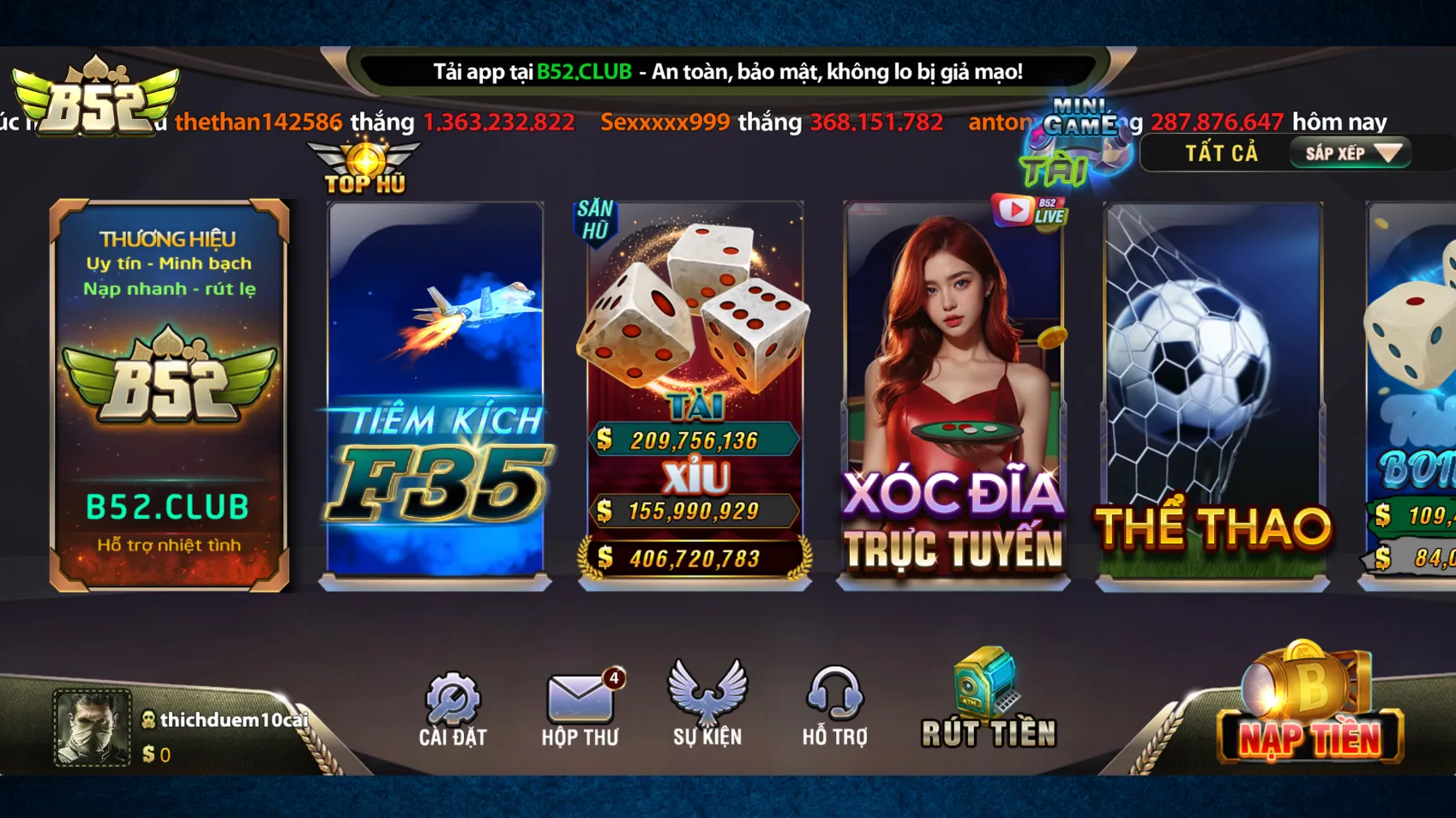Open the RÚT TIỀN ATM withdrawal icon

(986, 695)
